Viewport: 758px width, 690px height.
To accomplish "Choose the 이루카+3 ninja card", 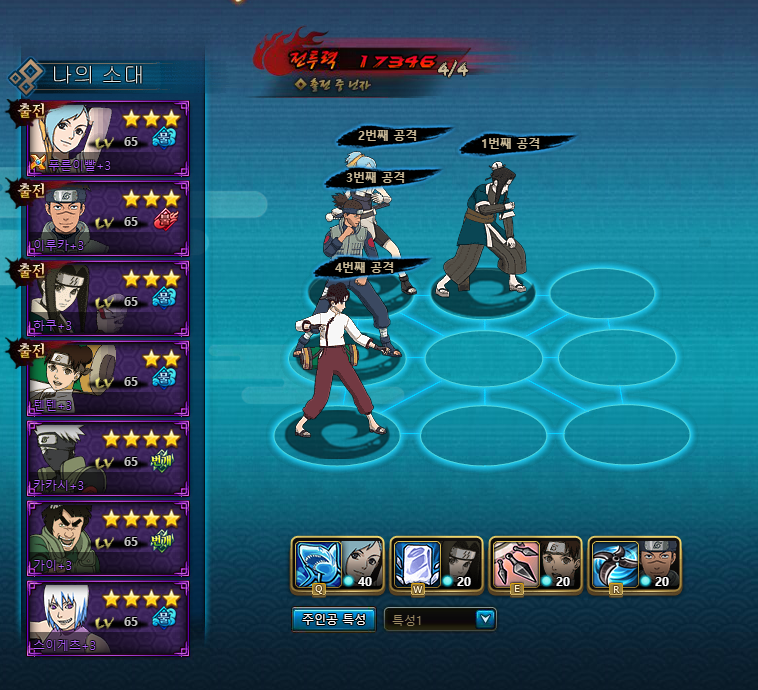I will coord(108,218).
